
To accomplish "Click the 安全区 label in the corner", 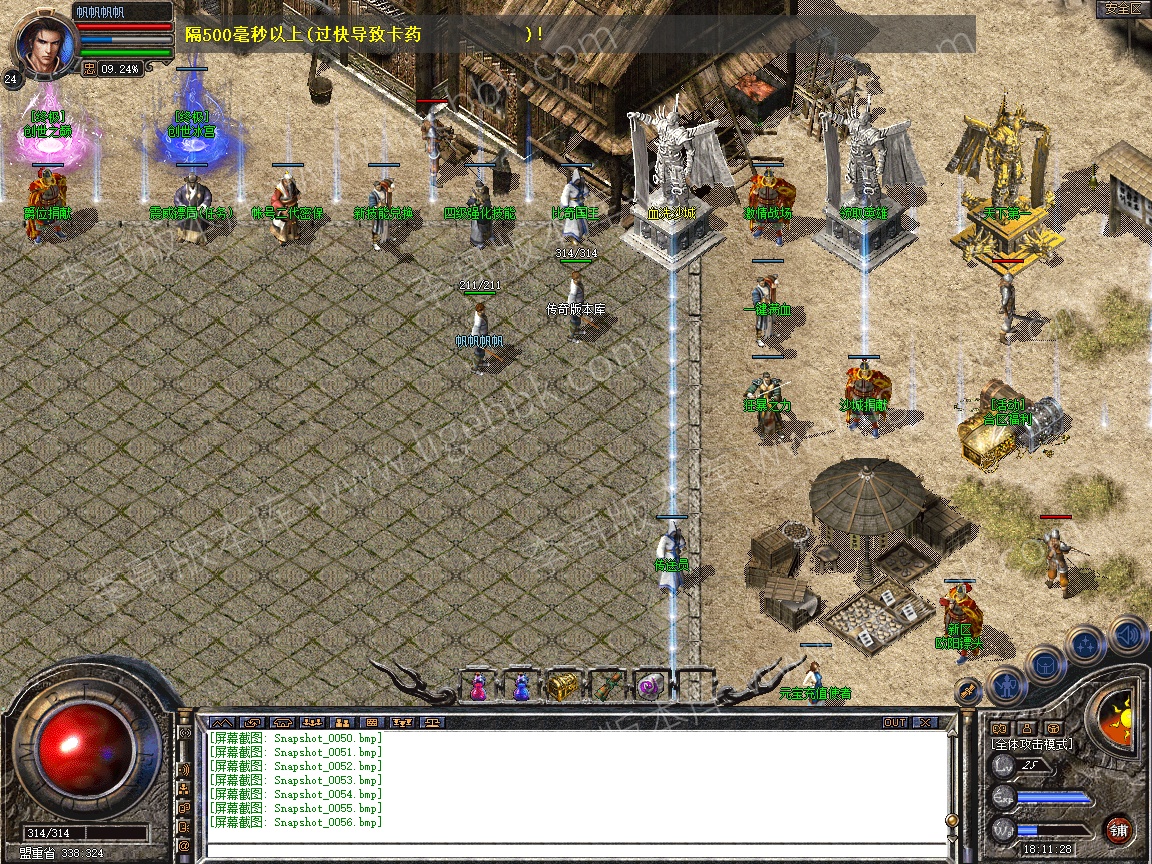I will [x=1122, y=8].
